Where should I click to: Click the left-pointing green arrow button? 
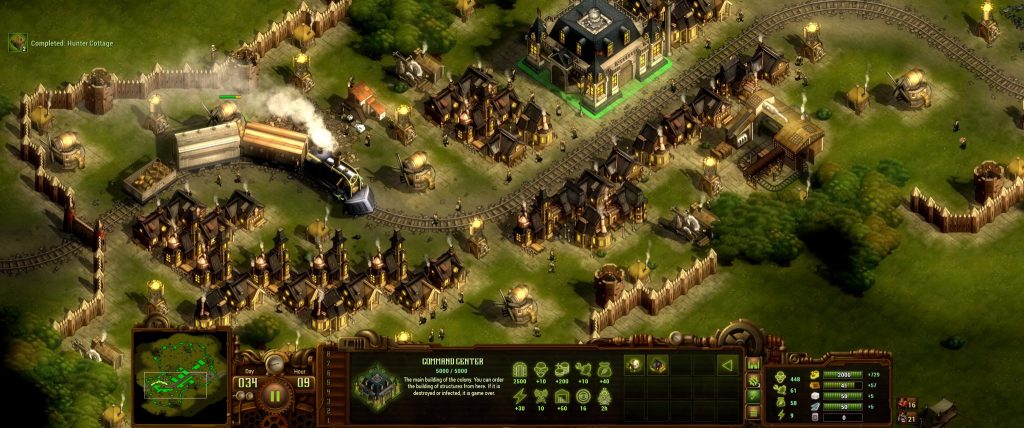click(x=728, y=365)
